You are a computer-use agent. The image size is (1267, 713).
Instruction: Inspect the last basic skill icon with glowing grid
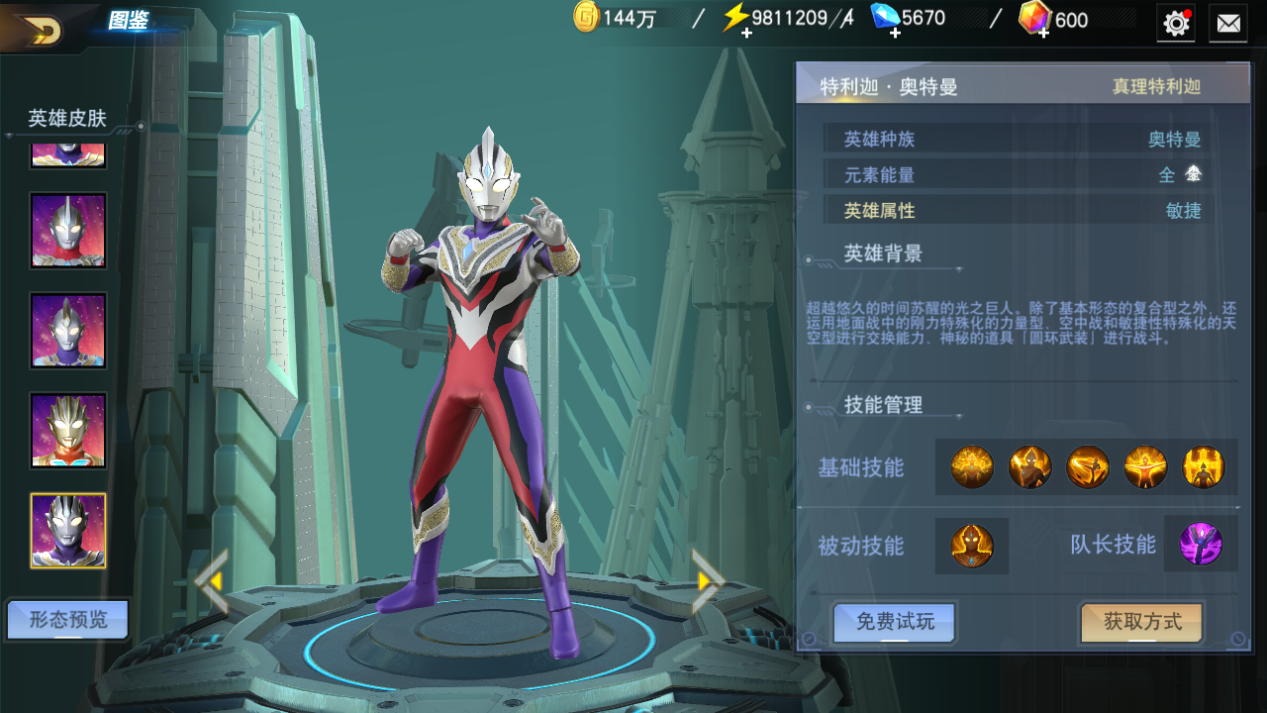1203,467
